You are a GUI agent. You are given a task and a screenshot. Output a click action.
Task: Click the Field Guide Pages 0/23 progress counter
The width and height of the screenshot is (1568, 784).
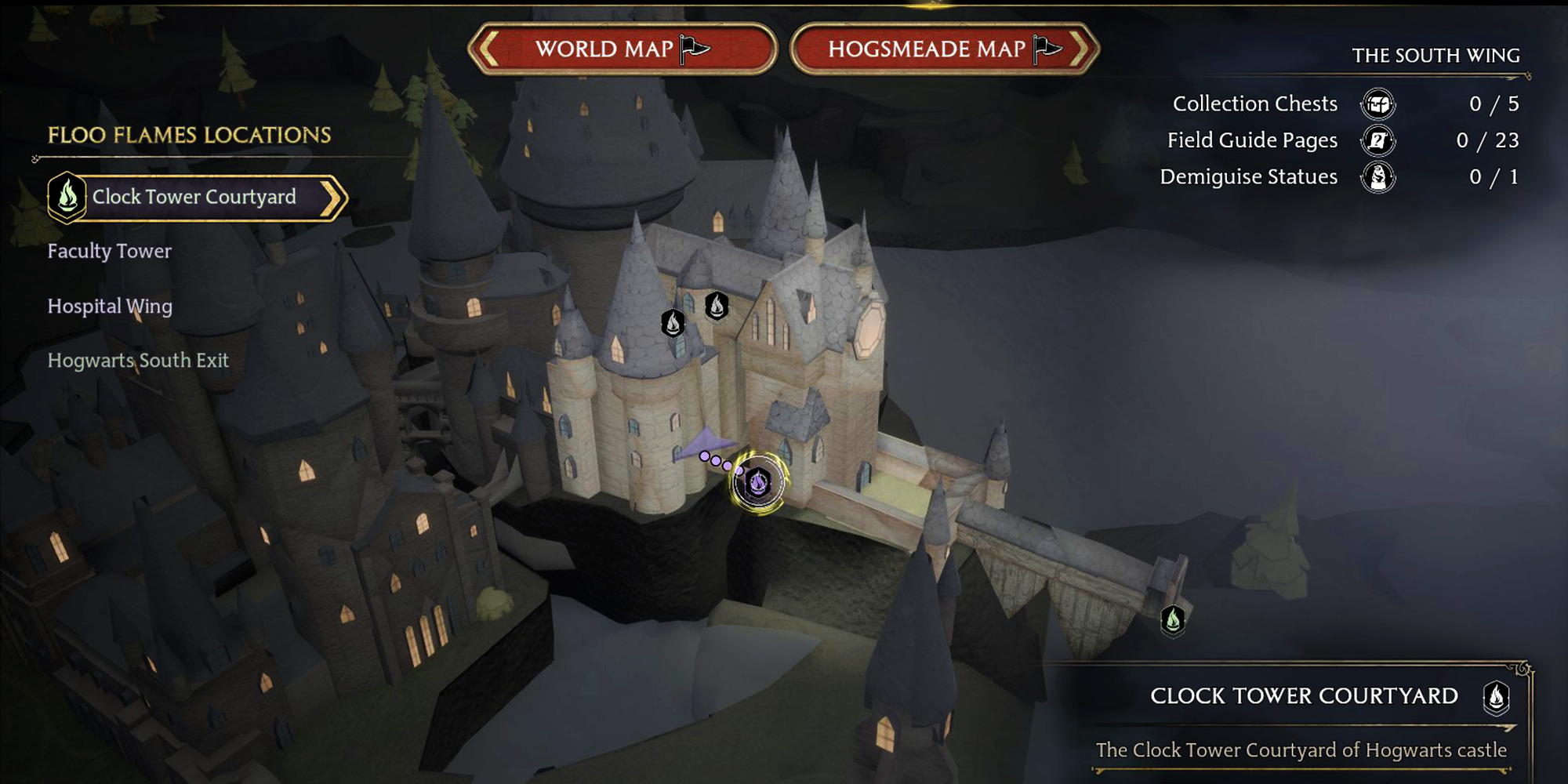pos(1489,141)
